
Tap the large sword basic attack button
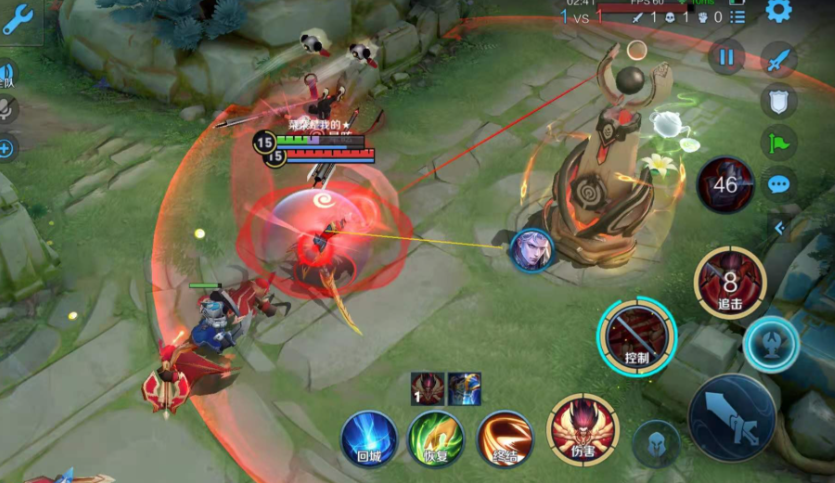732,417
